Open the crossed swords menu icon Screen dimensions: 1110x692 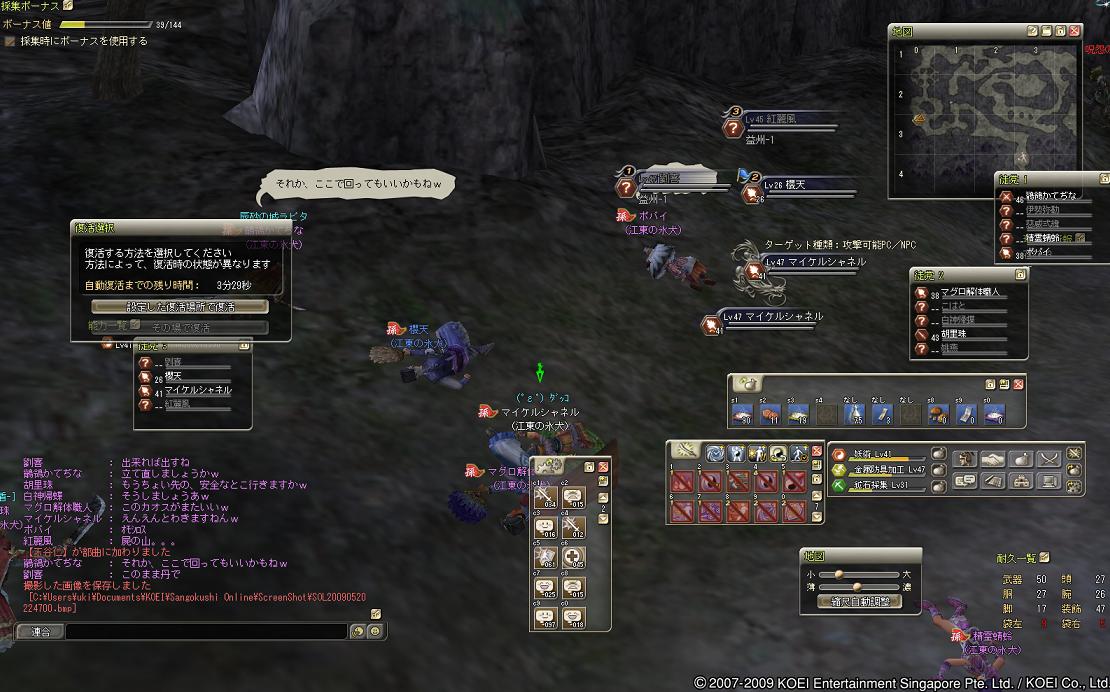tap(1047, 459)
